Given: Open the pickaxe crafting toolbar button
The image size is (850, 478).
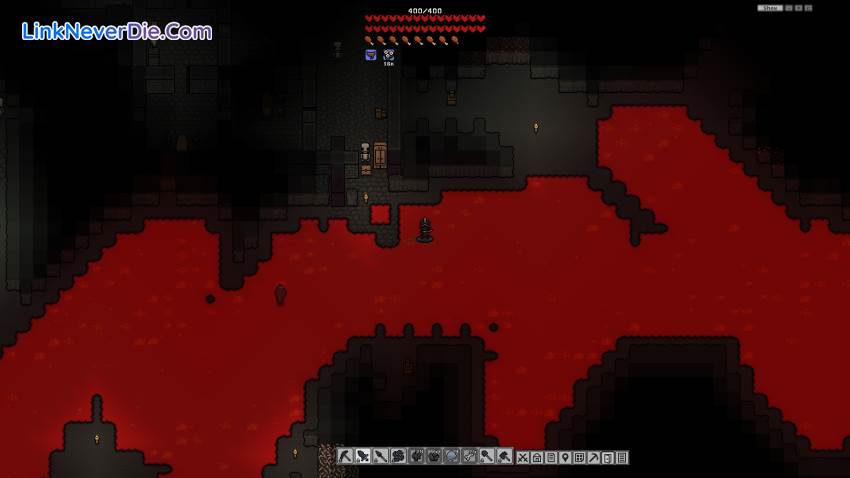Looking at the screenshot, I should point(594,458).
